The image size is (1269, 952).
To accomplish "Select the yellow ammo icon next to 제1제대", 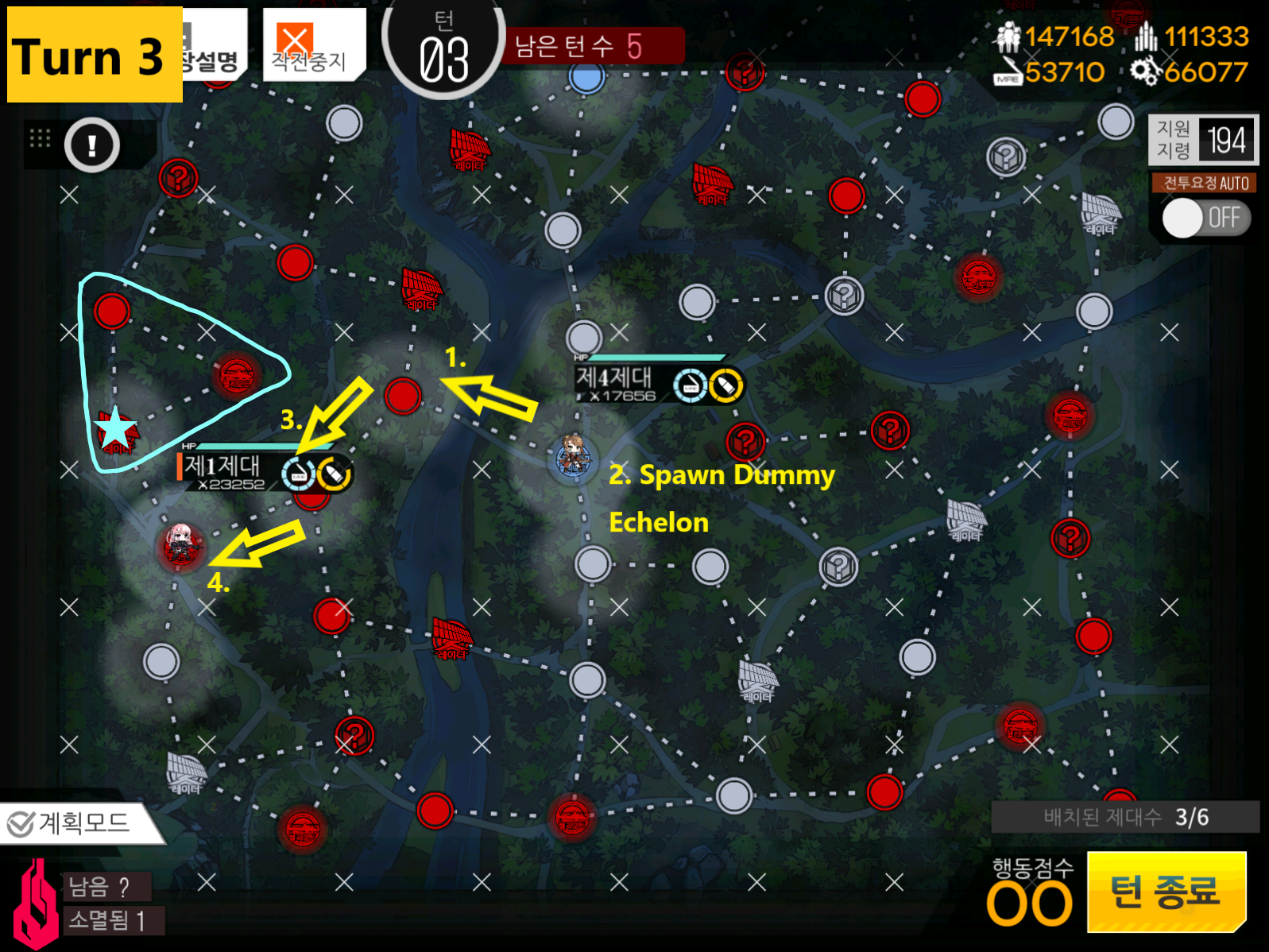I will (333, 473).
